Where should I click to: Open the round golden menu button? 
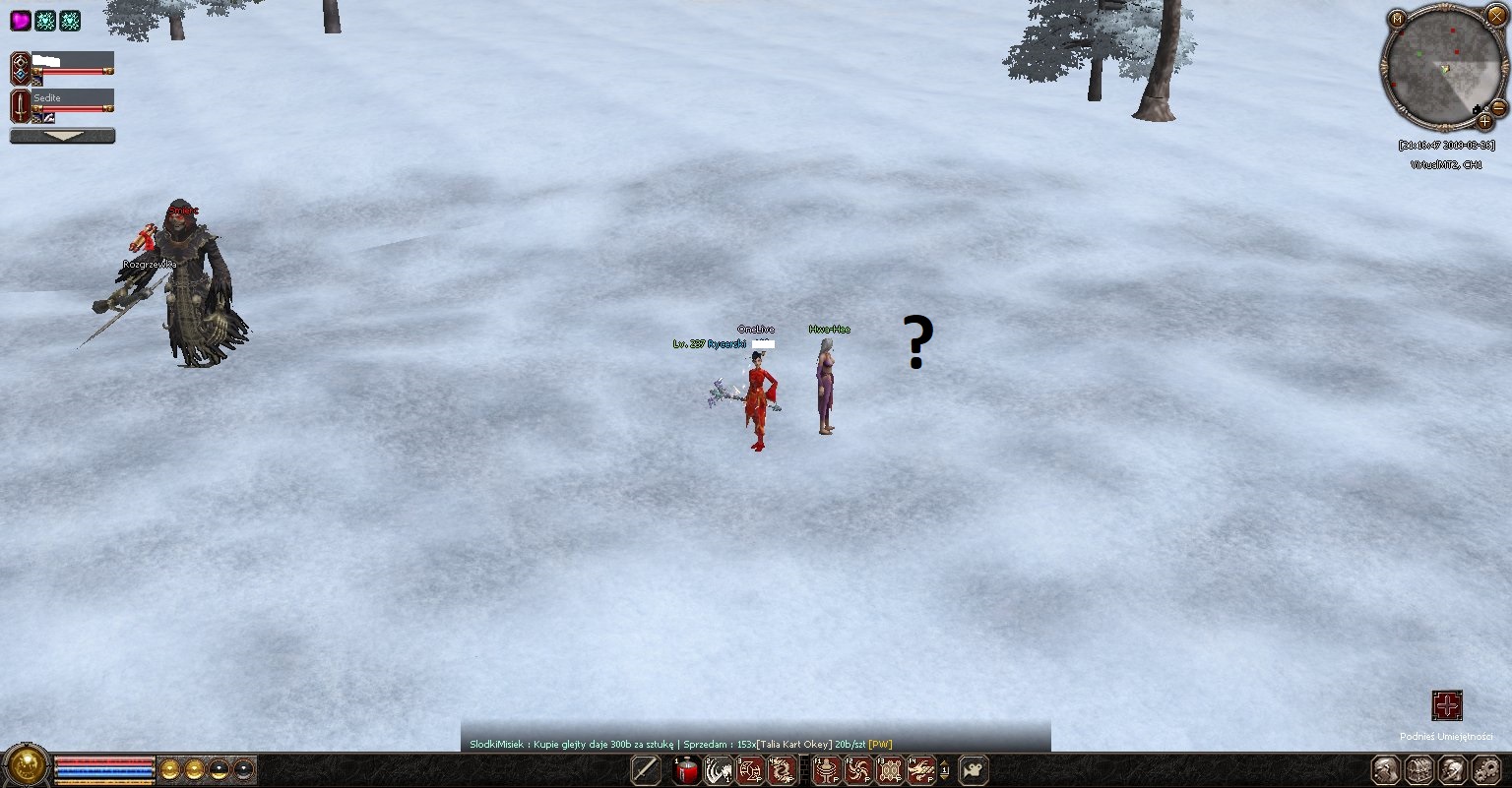click(x=27, y=765)
